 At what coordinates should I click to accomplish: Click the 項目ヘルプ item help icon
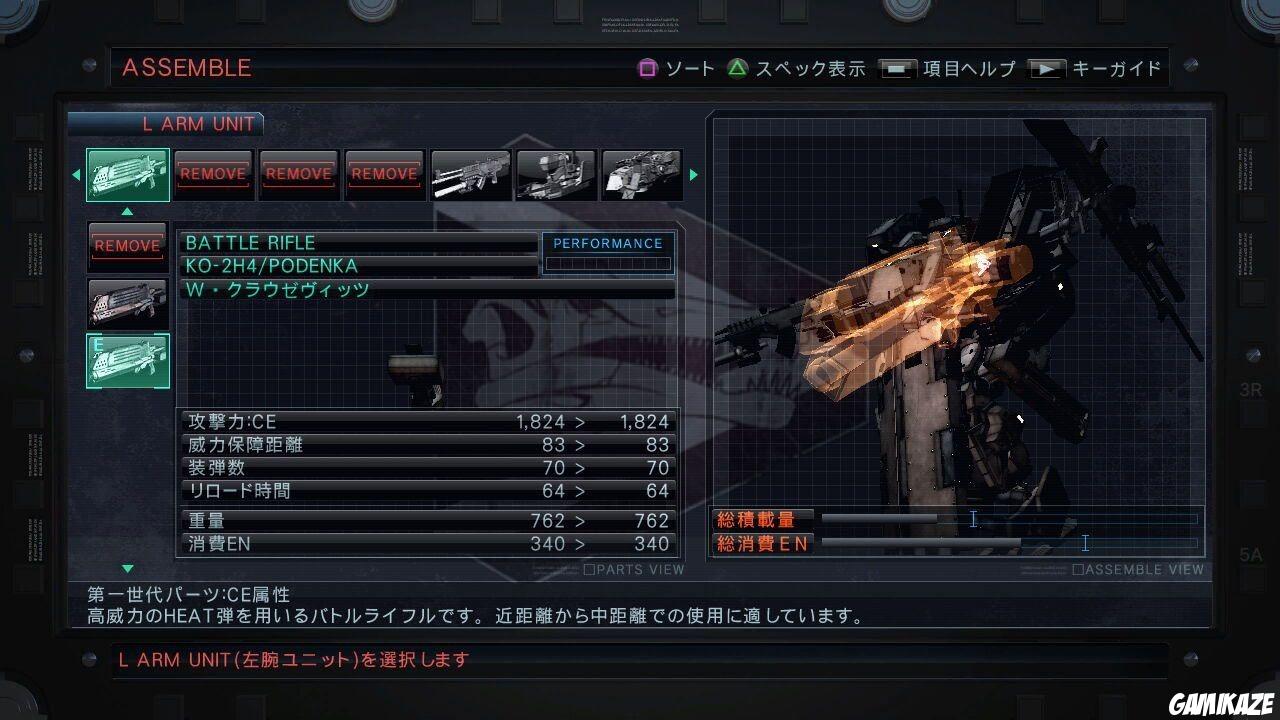click(x=897, y=69)
